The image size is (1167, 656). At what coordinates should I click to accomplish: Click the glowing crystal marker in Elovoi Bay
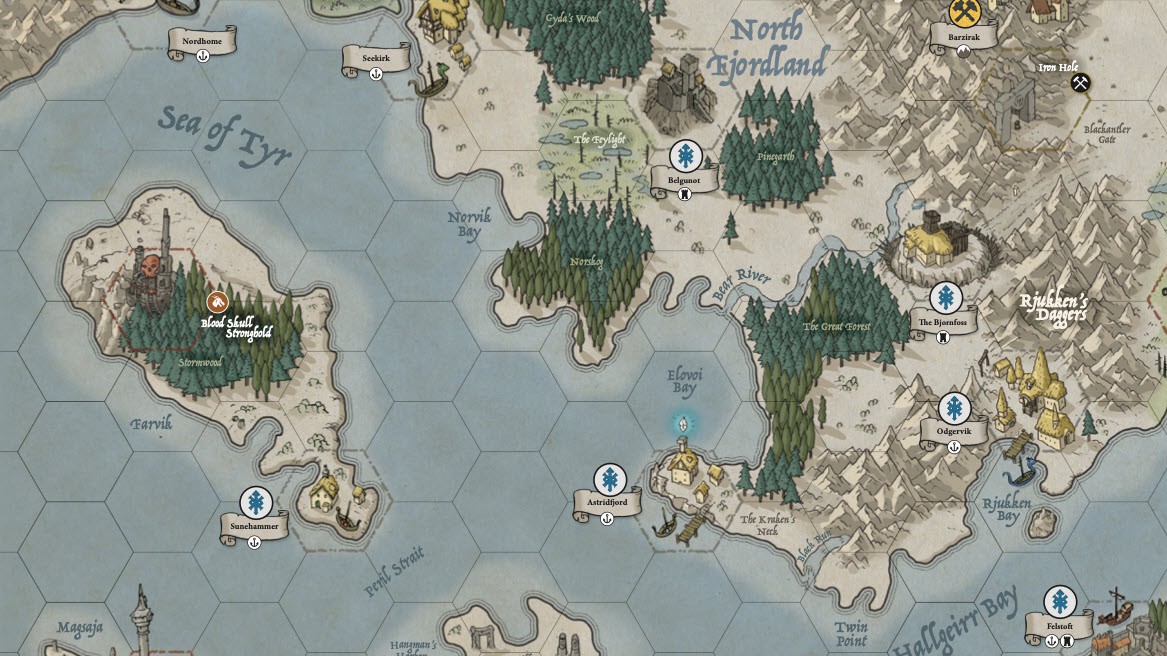(683, 423)
